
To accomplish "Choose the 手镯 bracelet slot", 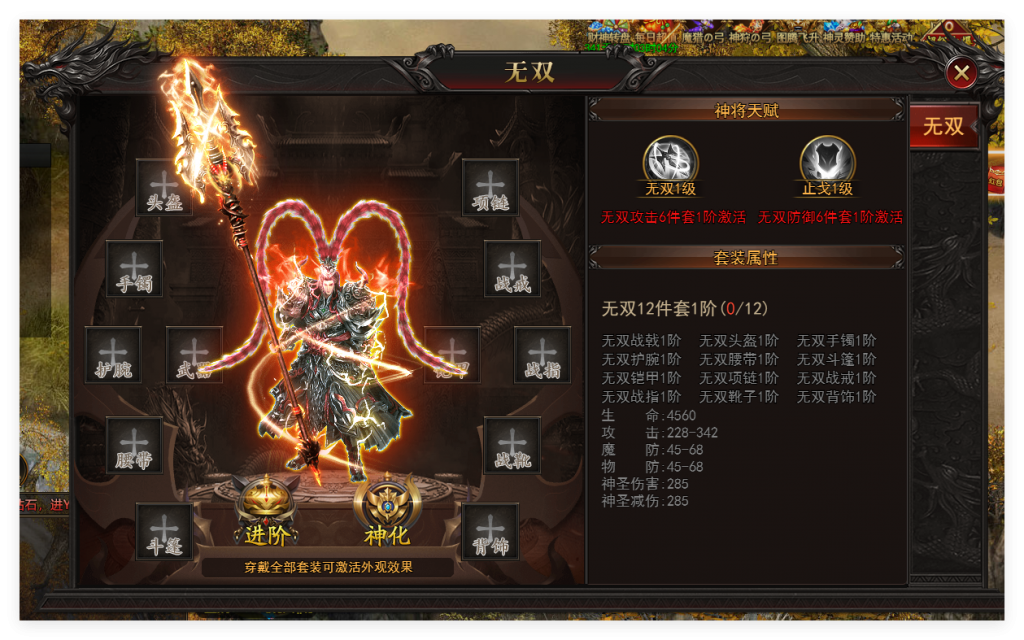I will pos(134,268).
